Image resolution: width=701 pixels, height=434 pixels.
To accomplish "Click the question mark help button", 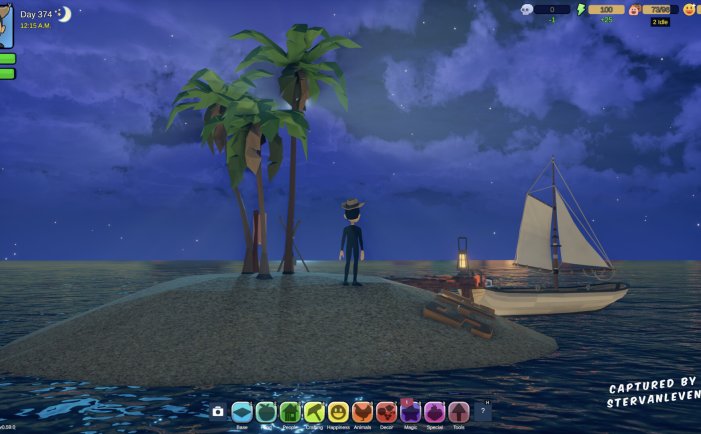I will point(483,412).
